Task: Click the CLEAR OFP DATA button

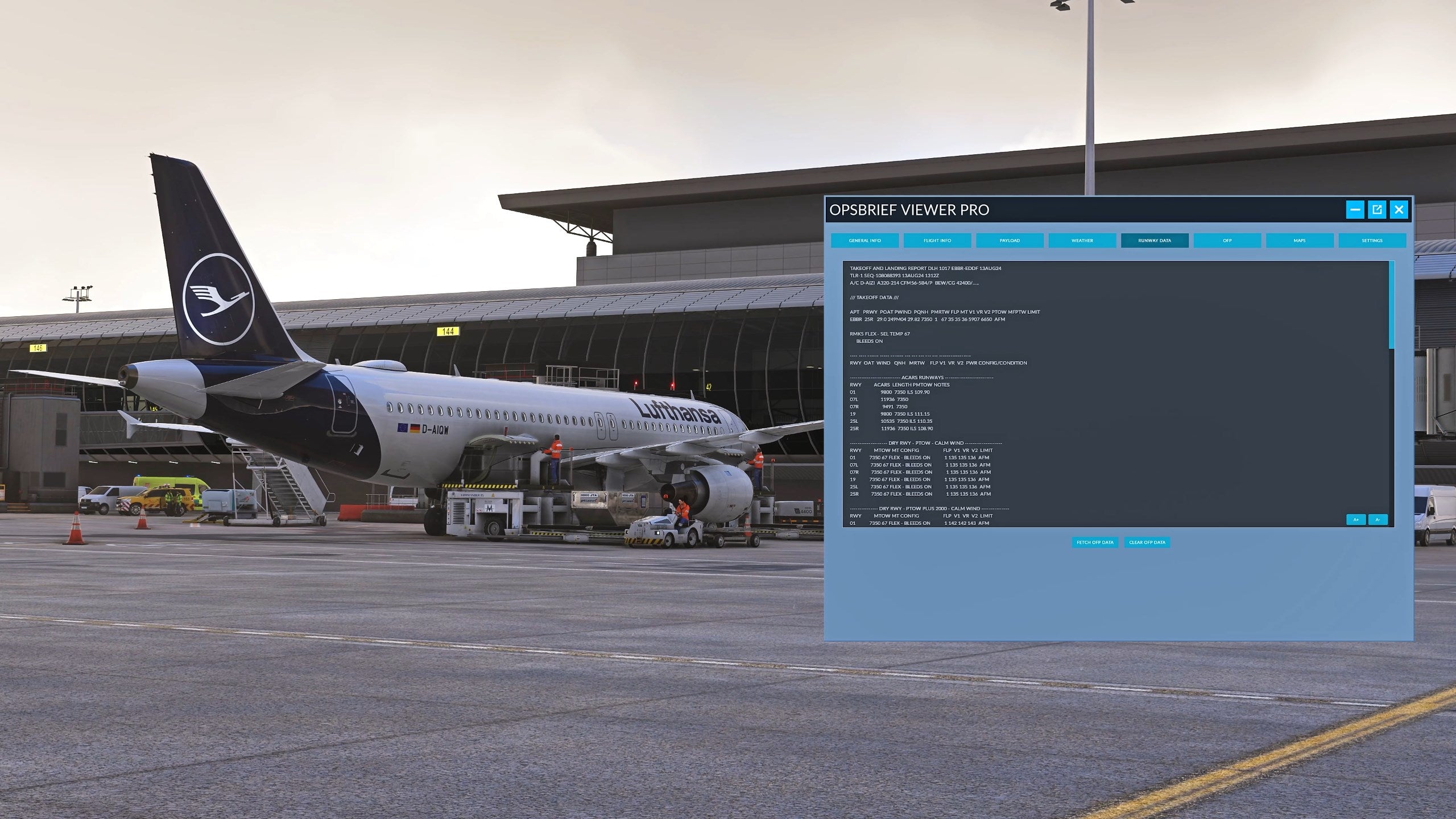Action: point(1147,542)
